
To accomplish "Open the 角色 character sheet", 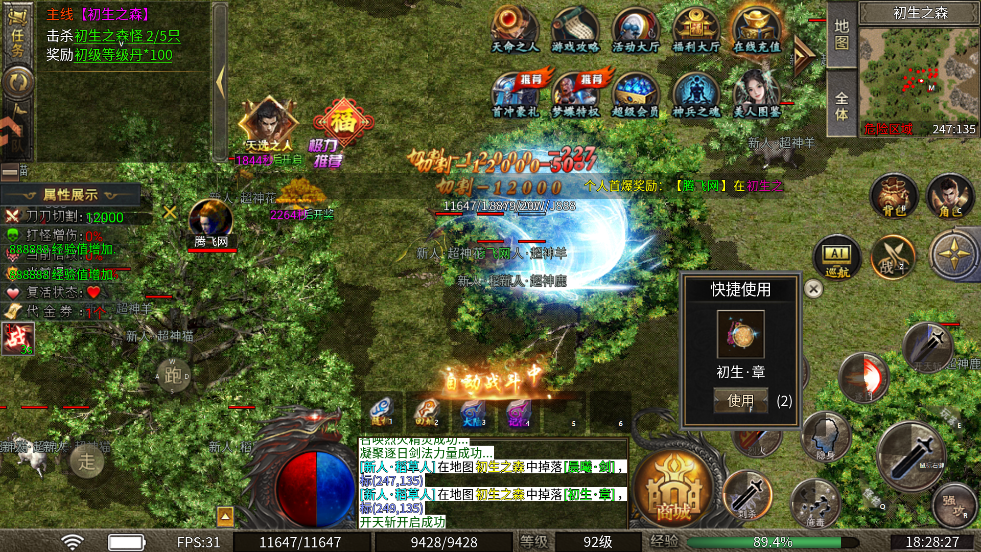I will 948,195.
